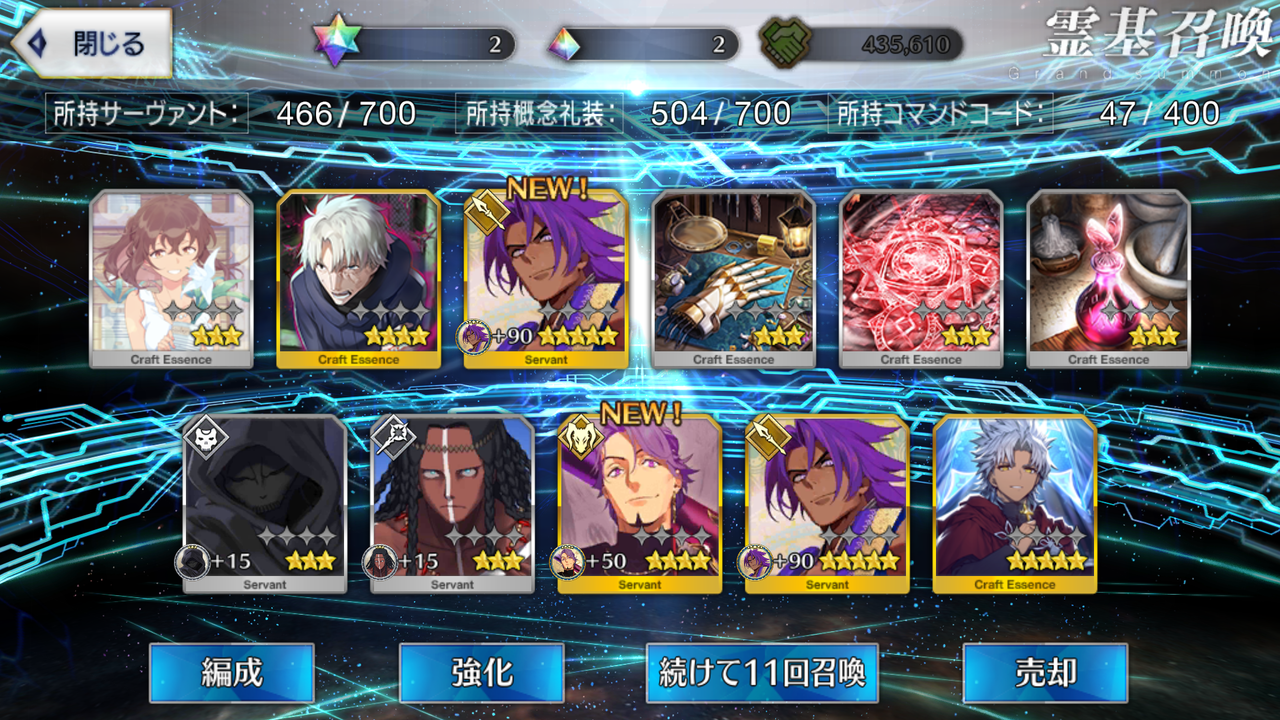Screen dimensions: 1280x720
Task: Close the summon results with 閉じる
Action: point(90,44)
